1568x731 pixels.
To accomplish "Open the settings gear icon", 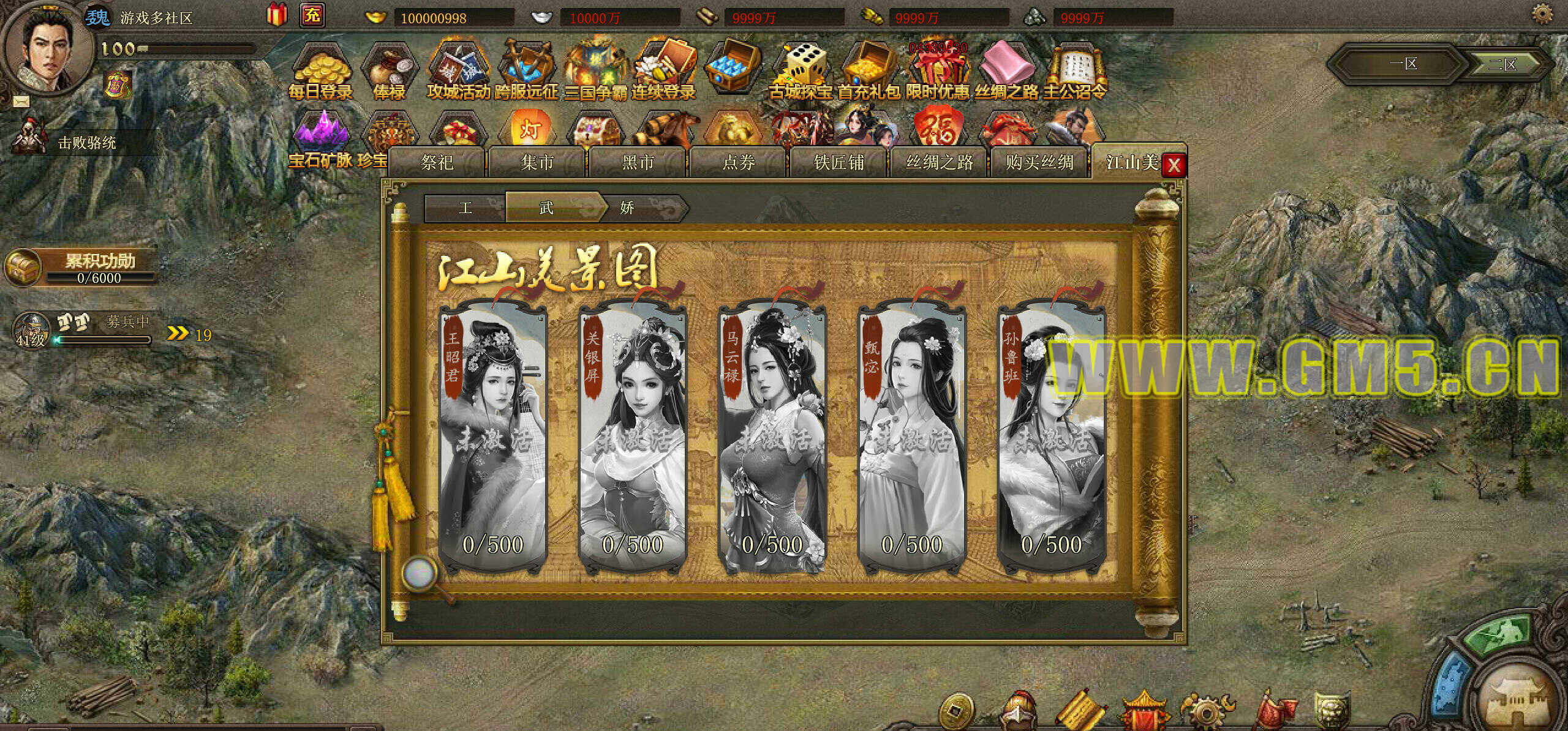I will tap(1542, 13).
